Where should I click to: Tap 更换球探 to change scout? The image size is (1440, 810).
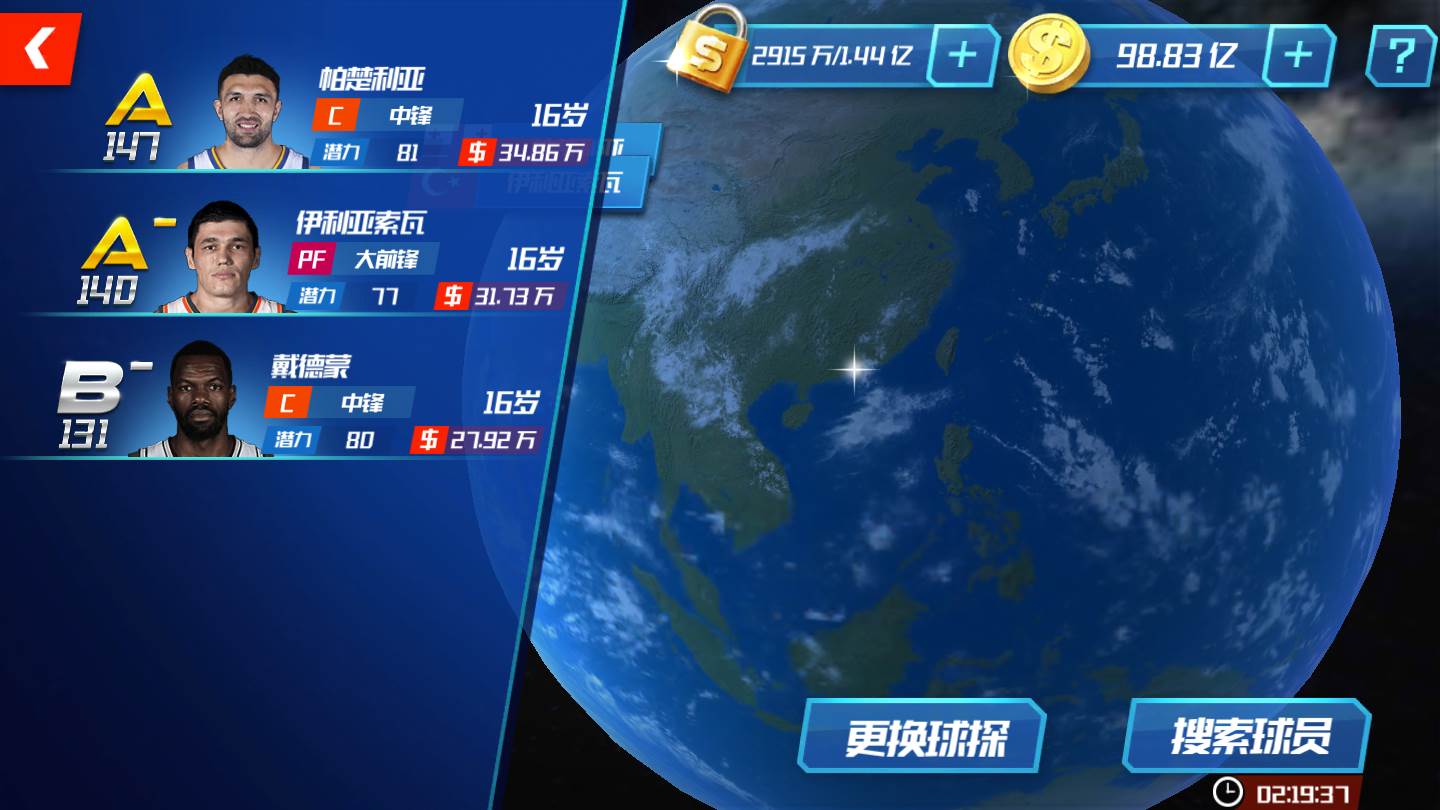point(922,737)
